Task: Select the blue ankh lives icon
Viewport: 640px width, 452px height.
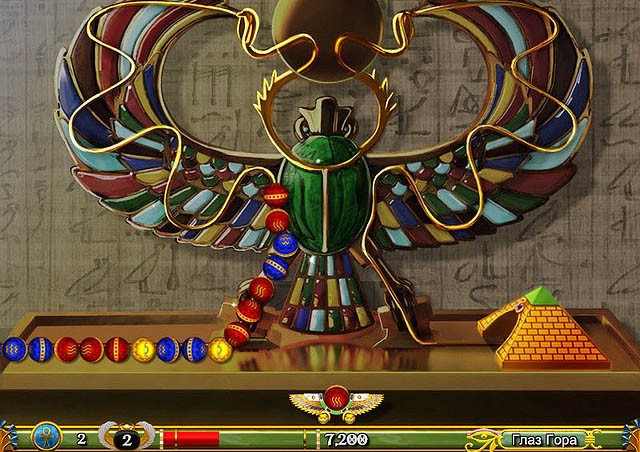Action: (46, 437)
